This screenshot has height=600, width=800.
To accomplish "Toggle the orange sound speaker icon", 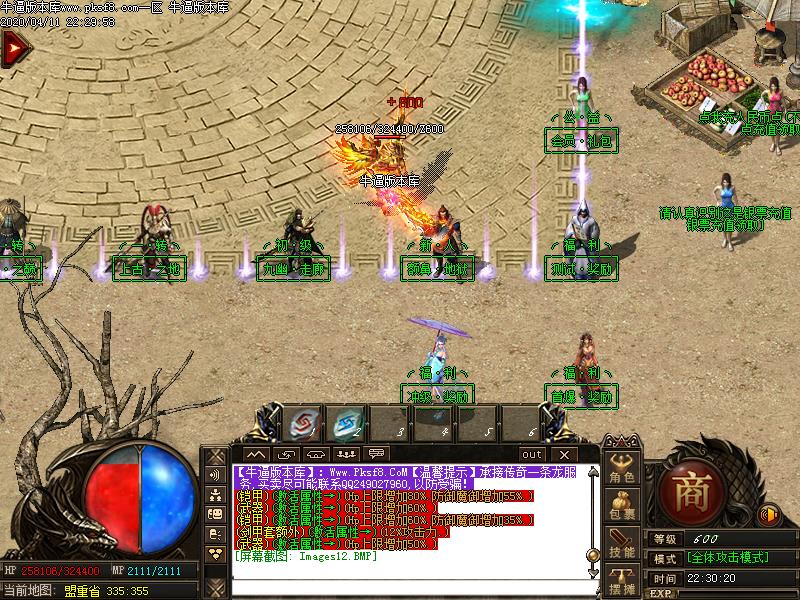I will pos(769,516).
